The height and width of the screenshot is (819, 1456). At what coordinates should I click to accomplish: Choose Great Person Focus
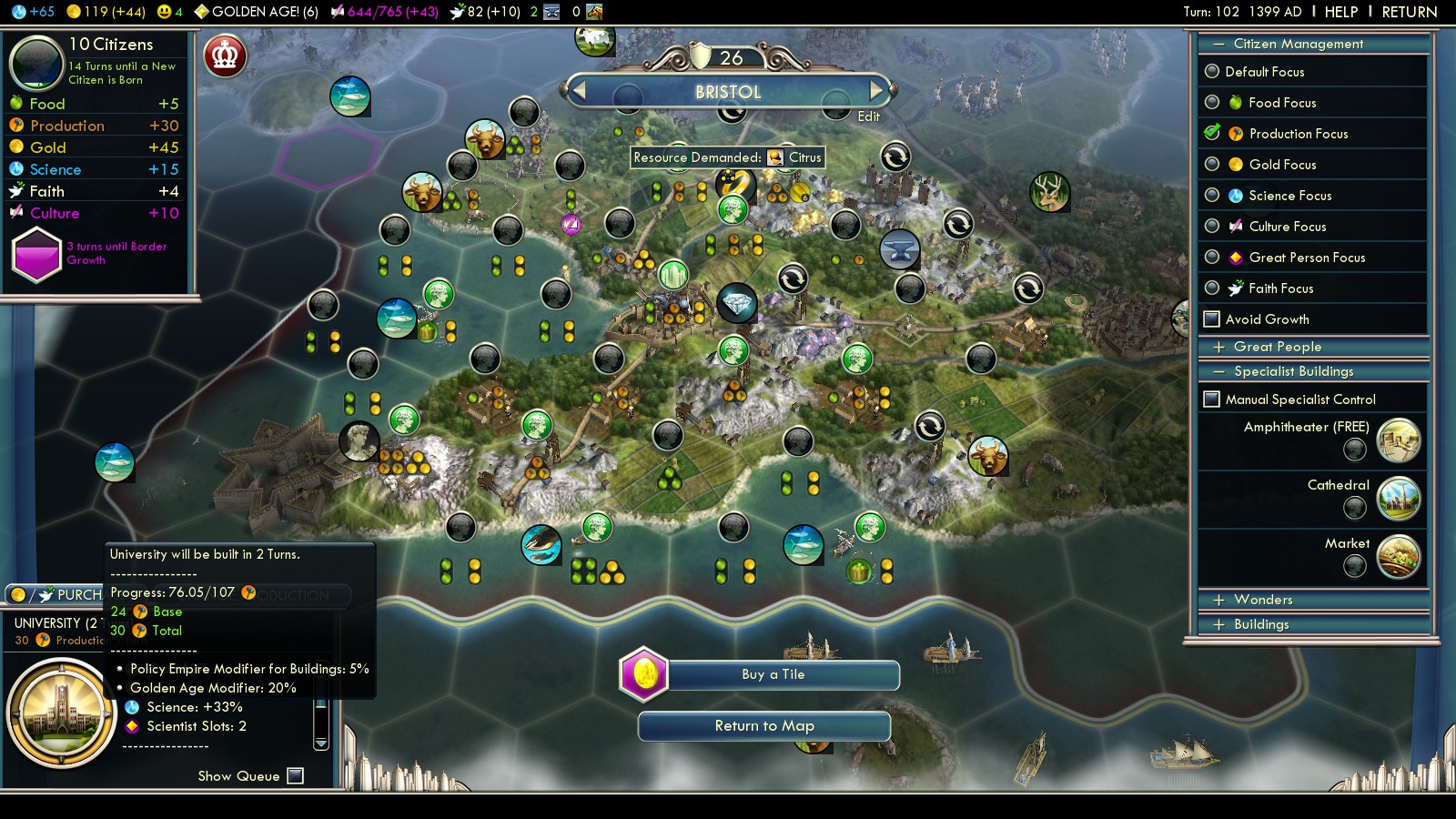pos(1212,258)
